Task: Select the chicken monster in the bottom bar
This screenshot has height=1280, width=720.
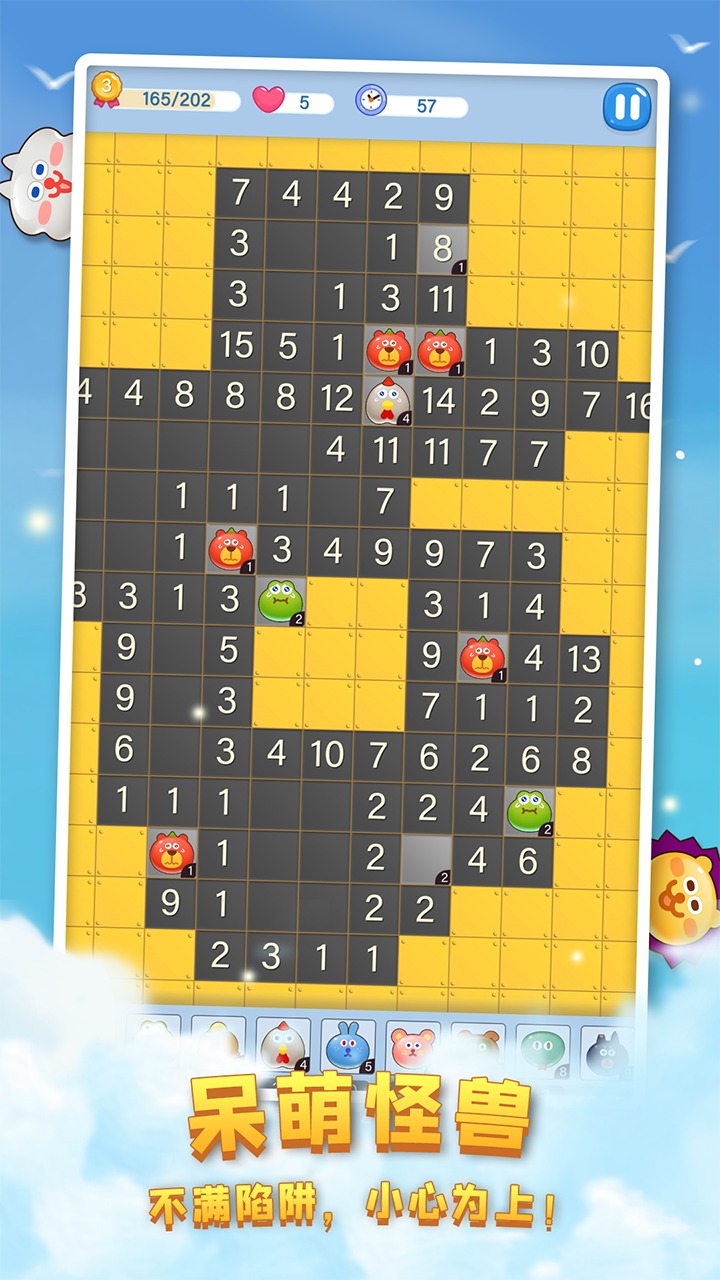Action: pyautogui.click(x=282, y=1045)
